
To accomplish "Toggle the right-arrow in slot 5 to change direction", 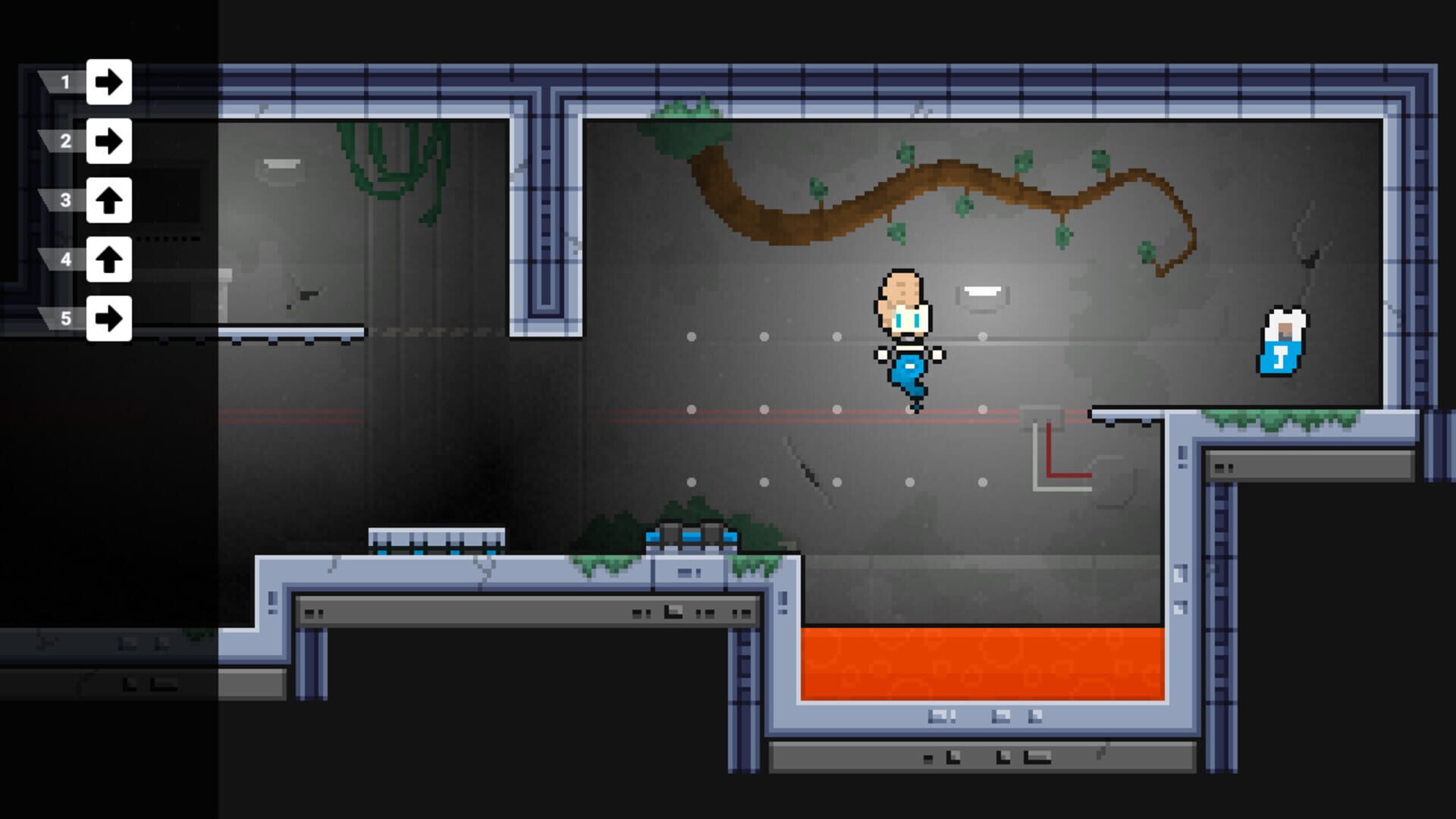I will point(108,318).
